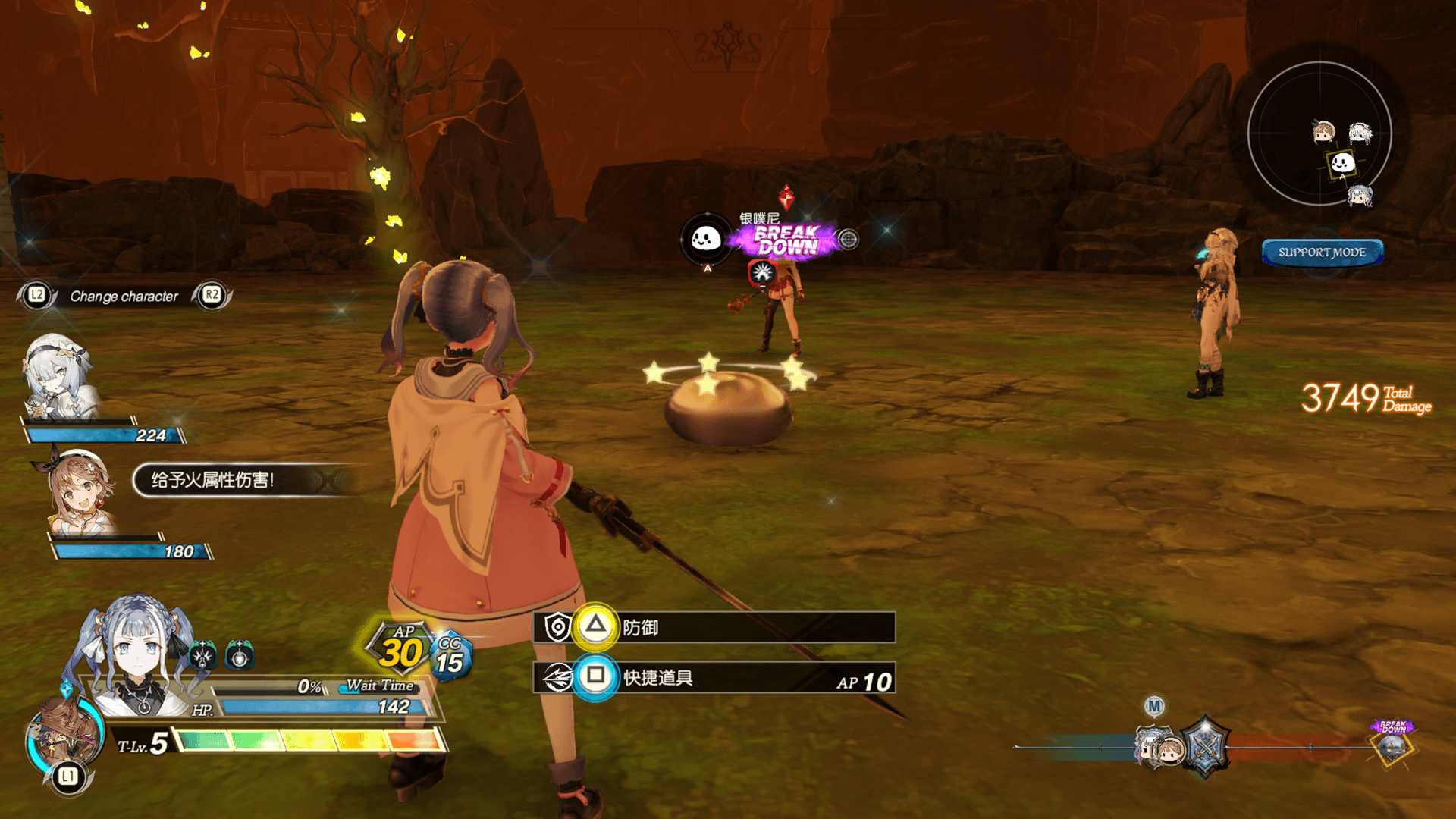The image size is (1456, 819).
Task: Check the Break Down enemy timeline marker
Action: [x=1392, y=743]
